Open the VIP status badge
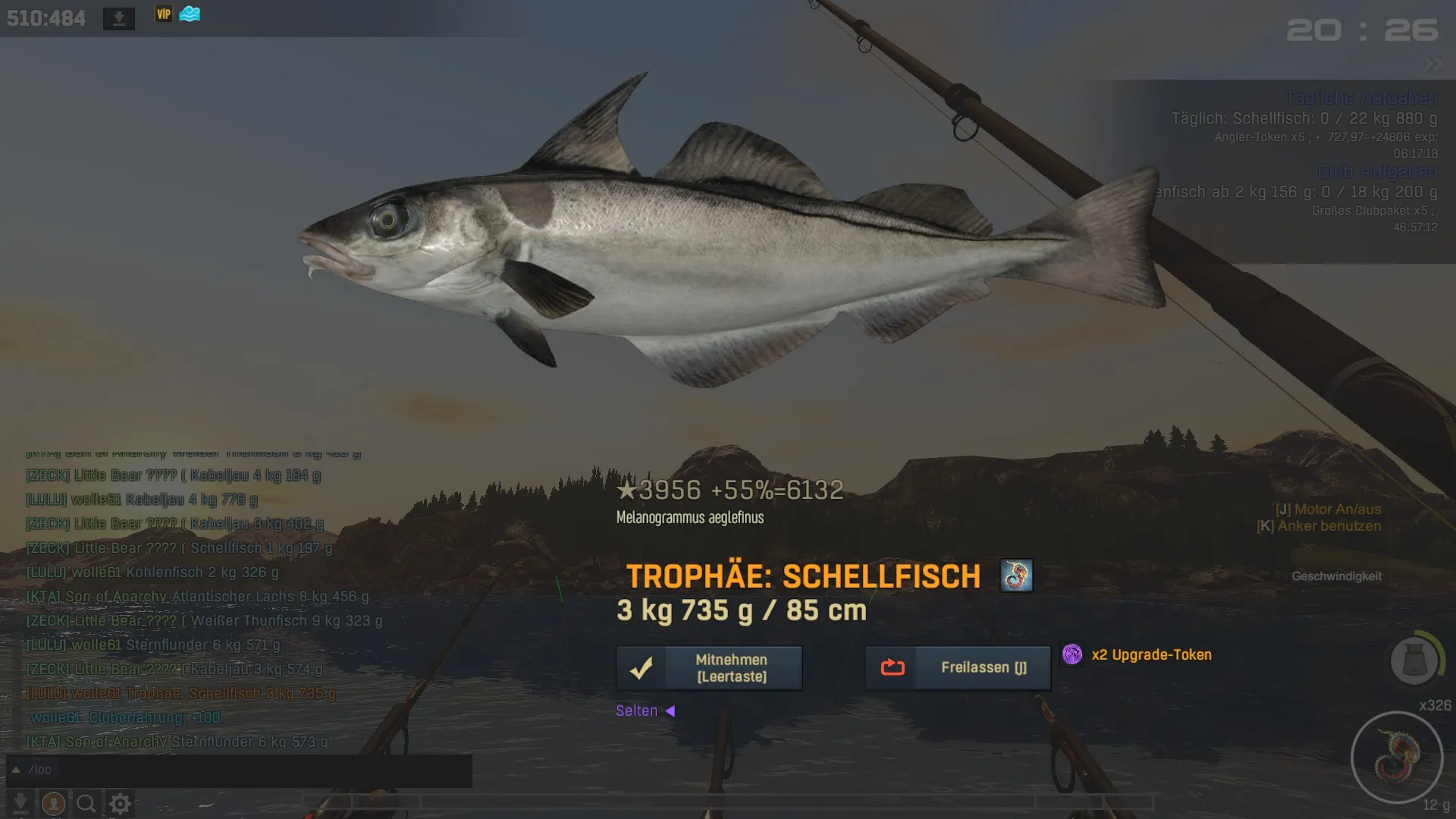Image resolution: width=1456 pixels, height=819 pixels. coord(164,14)
